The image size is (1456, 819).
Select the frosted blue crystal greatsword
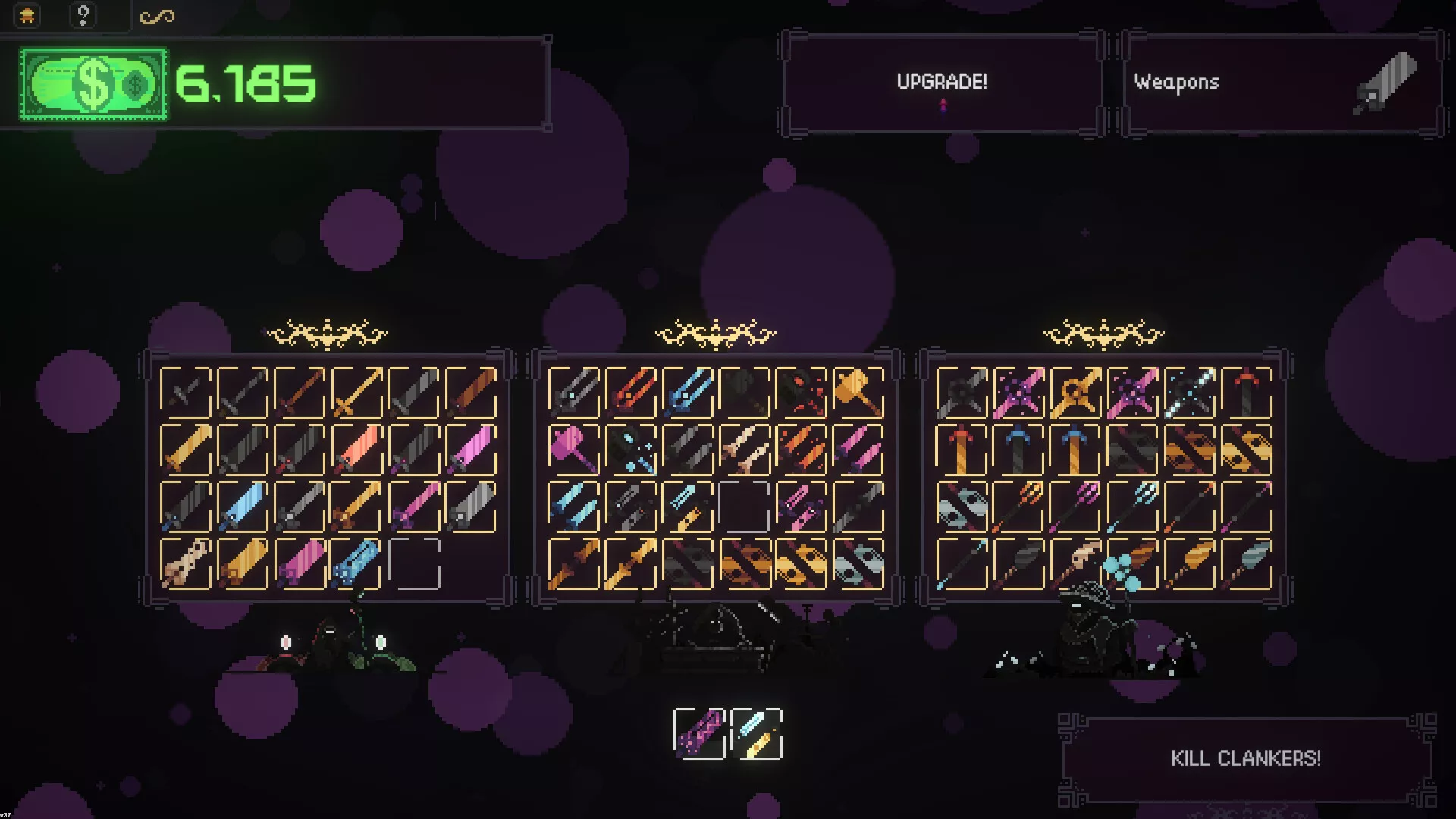[243, 506]
